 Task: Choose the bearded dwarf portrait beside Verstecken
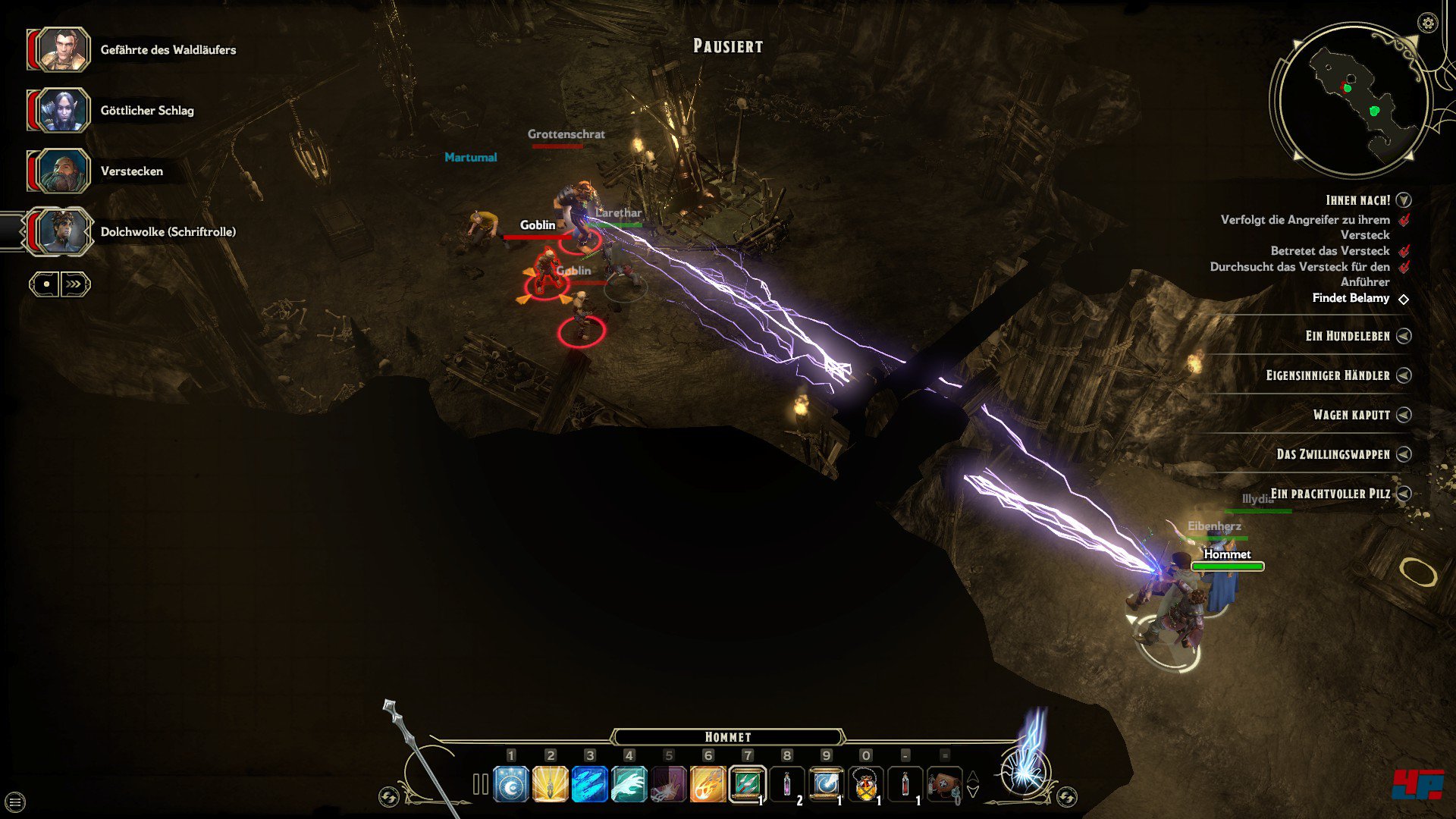tap(59, 171)
